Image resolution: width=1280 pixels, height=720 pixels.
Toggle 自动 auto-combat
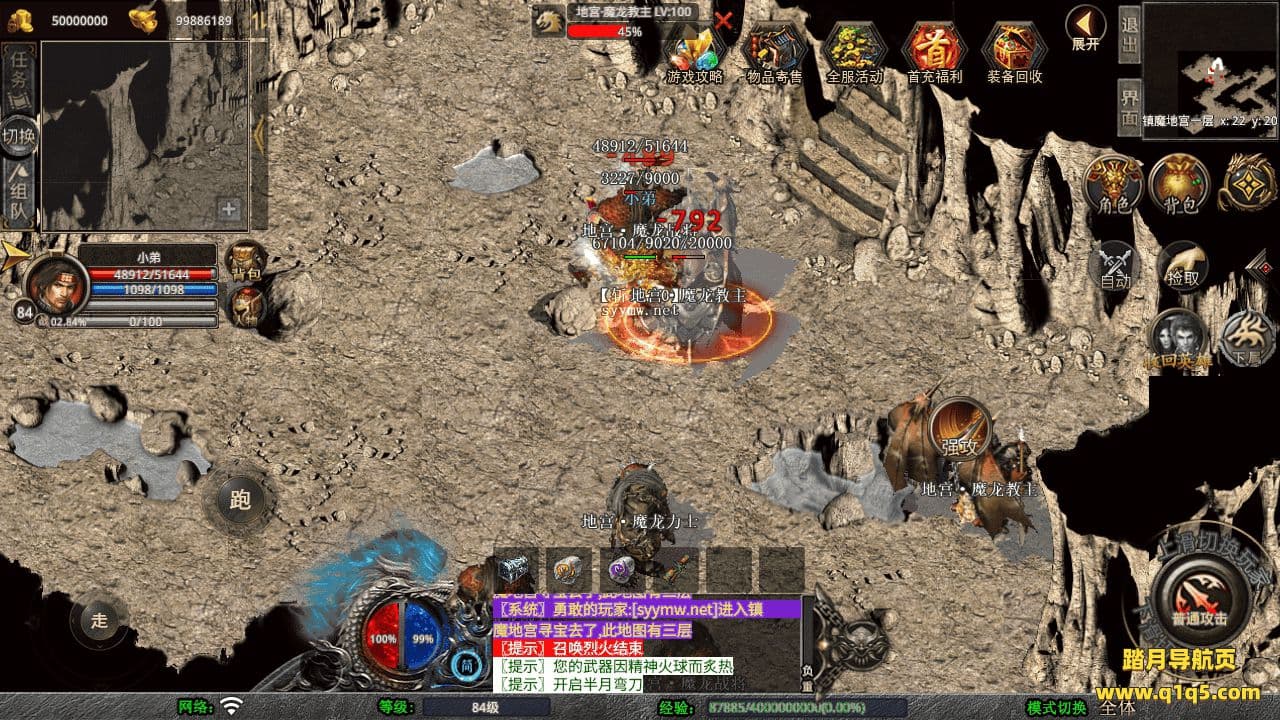pyautogui.click(x=1115, y=267)
